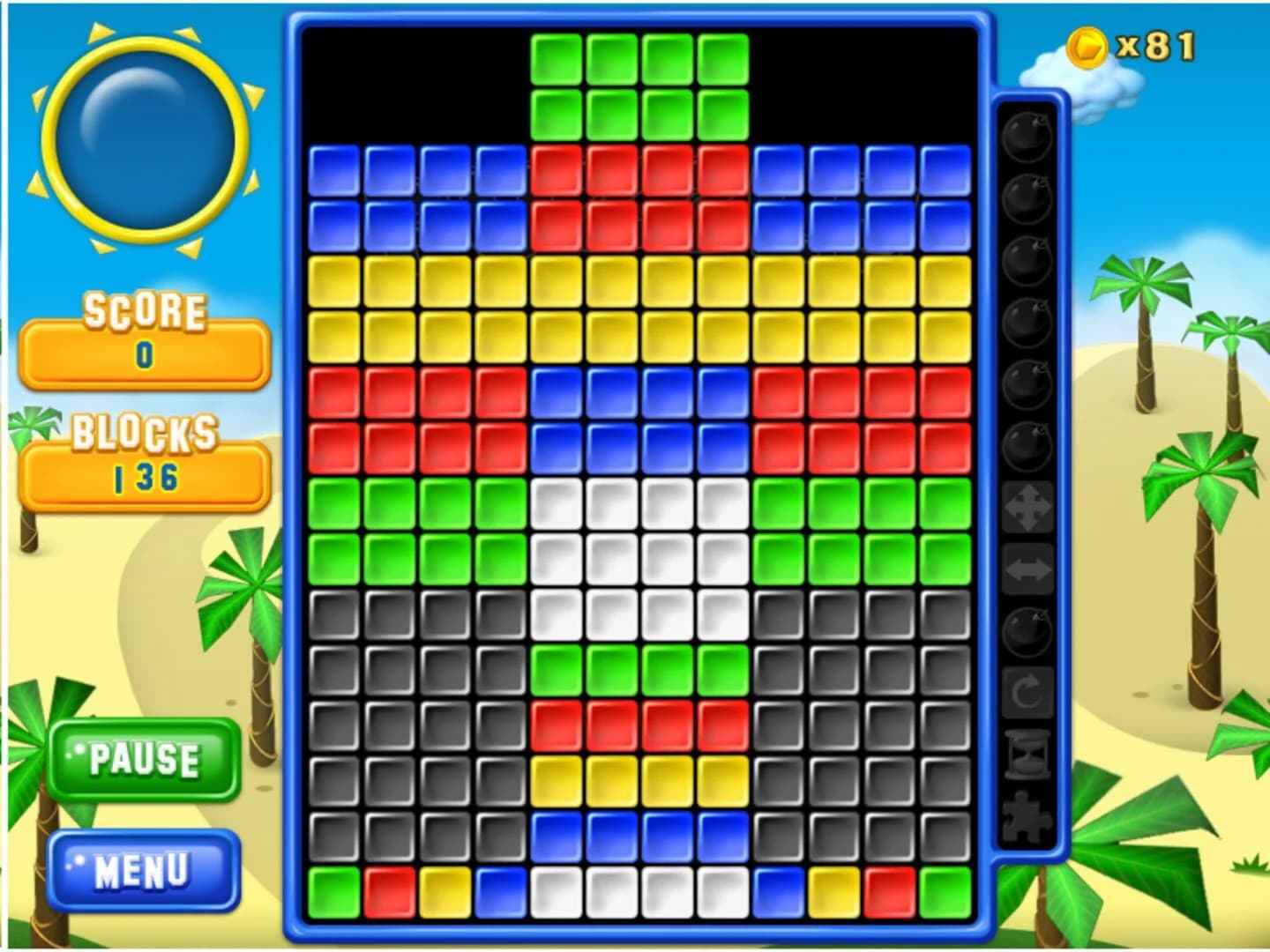Use the horizontal swap arrows power-up
1270x952 pixels.
[x=1027, y=569]
